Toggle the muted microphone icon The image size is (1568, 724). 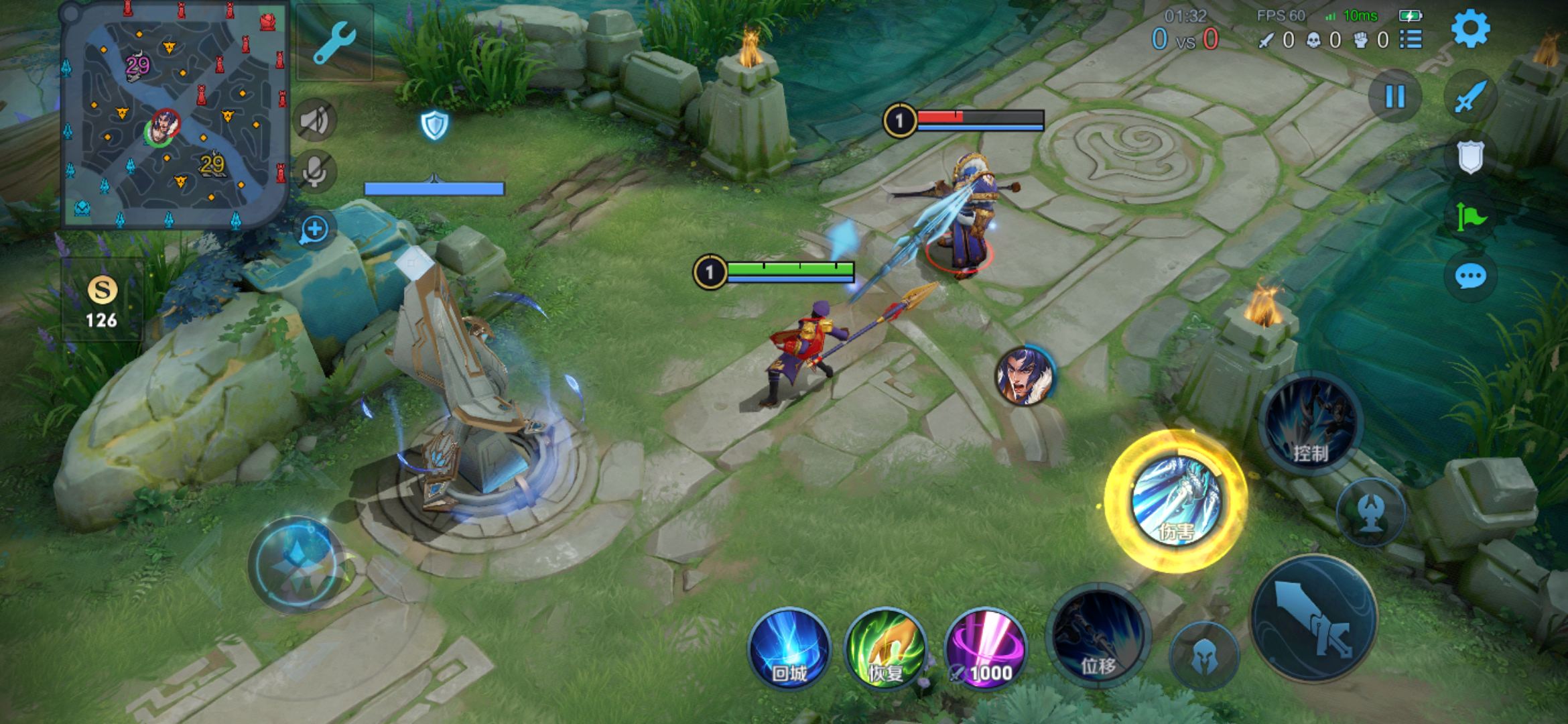point(314,172)
